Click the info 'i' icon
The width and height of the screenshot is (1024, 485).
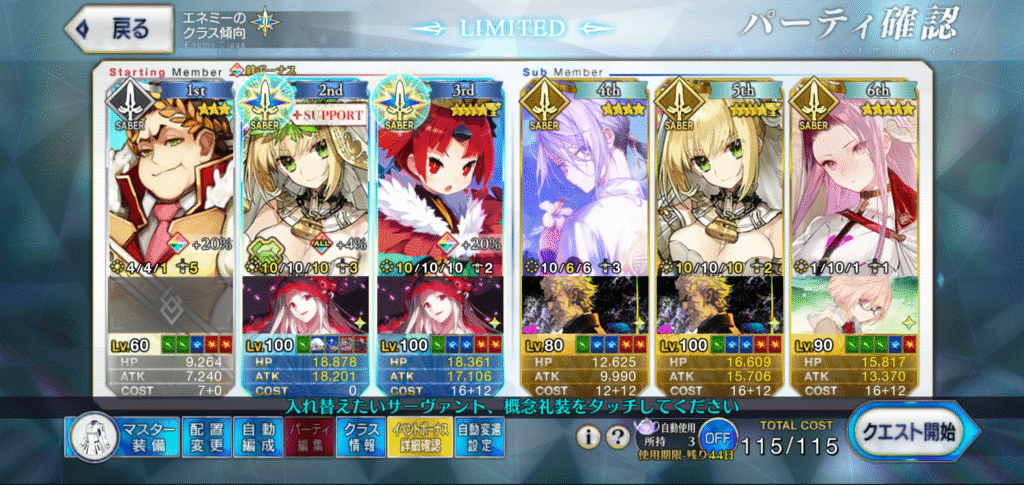coord(590,437)
